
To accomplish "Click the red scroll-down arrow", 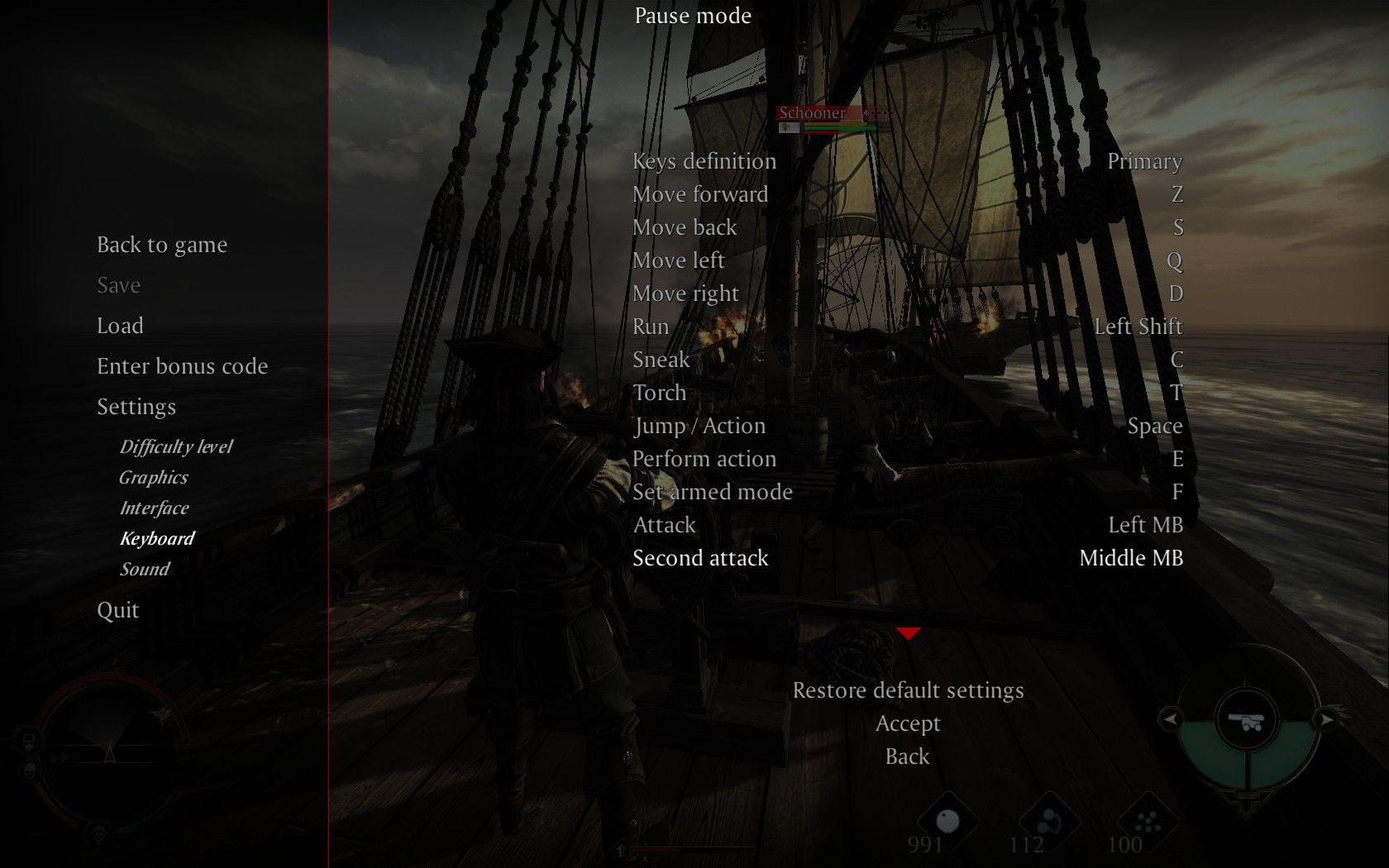I will pos(908,633).
